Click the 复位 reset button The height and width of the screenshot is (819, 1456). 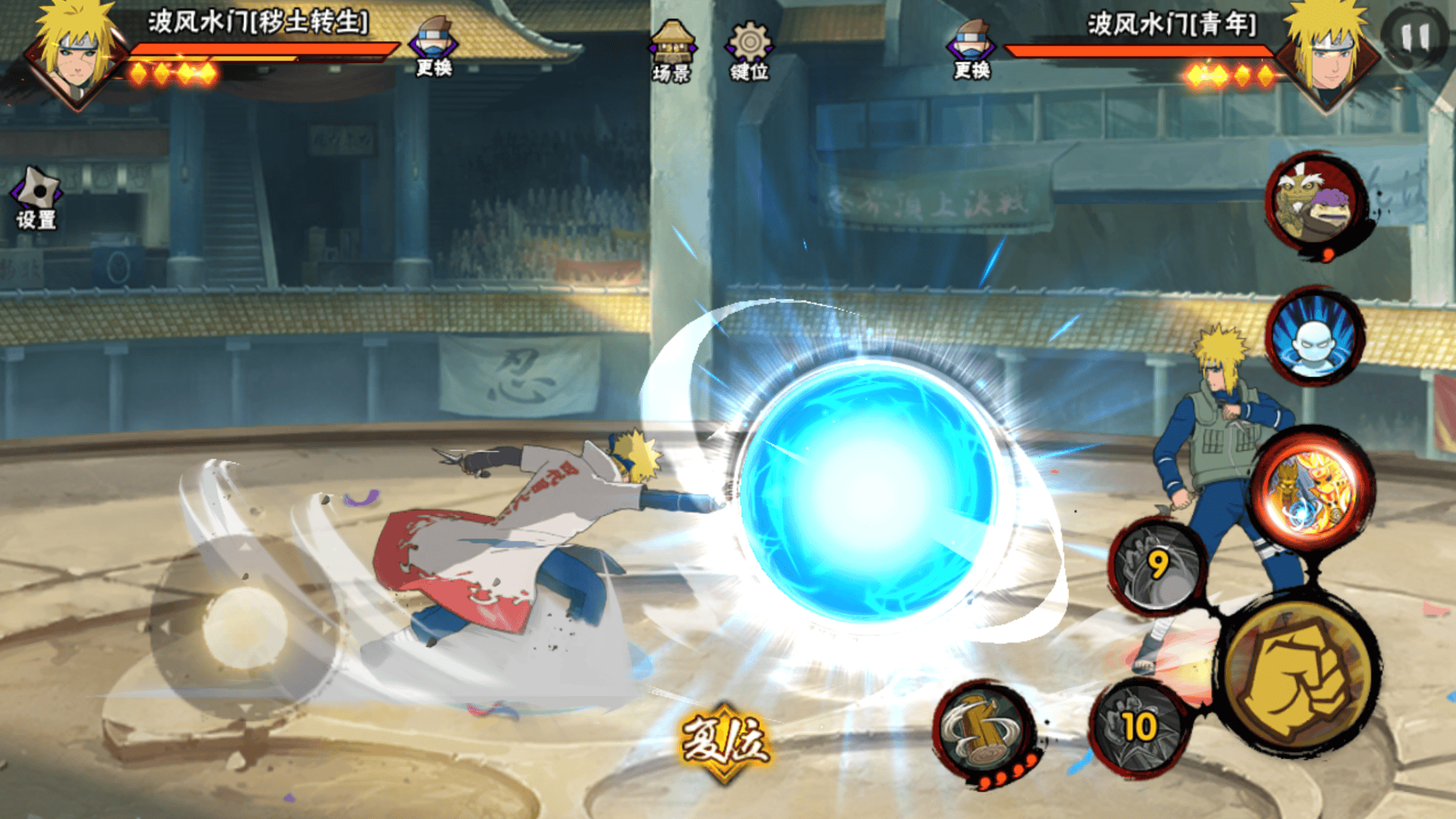(x=725, y=741)
